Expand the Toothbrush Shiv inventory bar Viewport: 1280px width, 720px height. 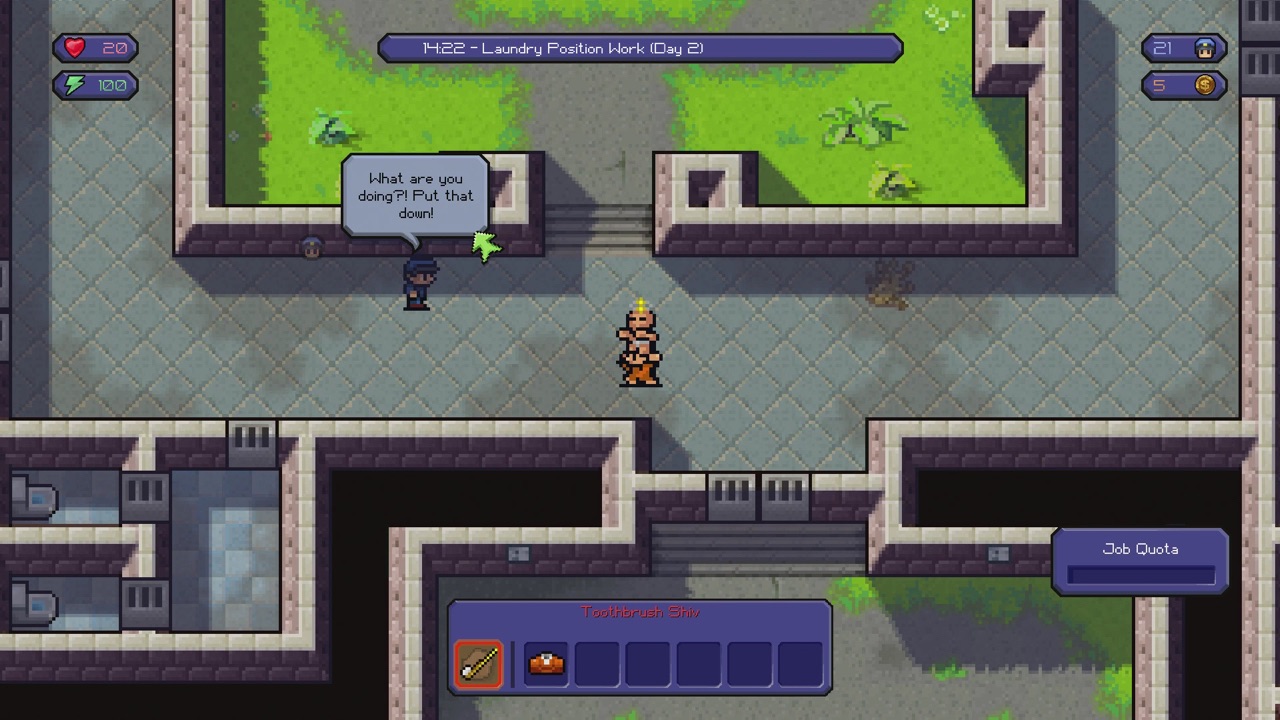[x=640, y=650]
